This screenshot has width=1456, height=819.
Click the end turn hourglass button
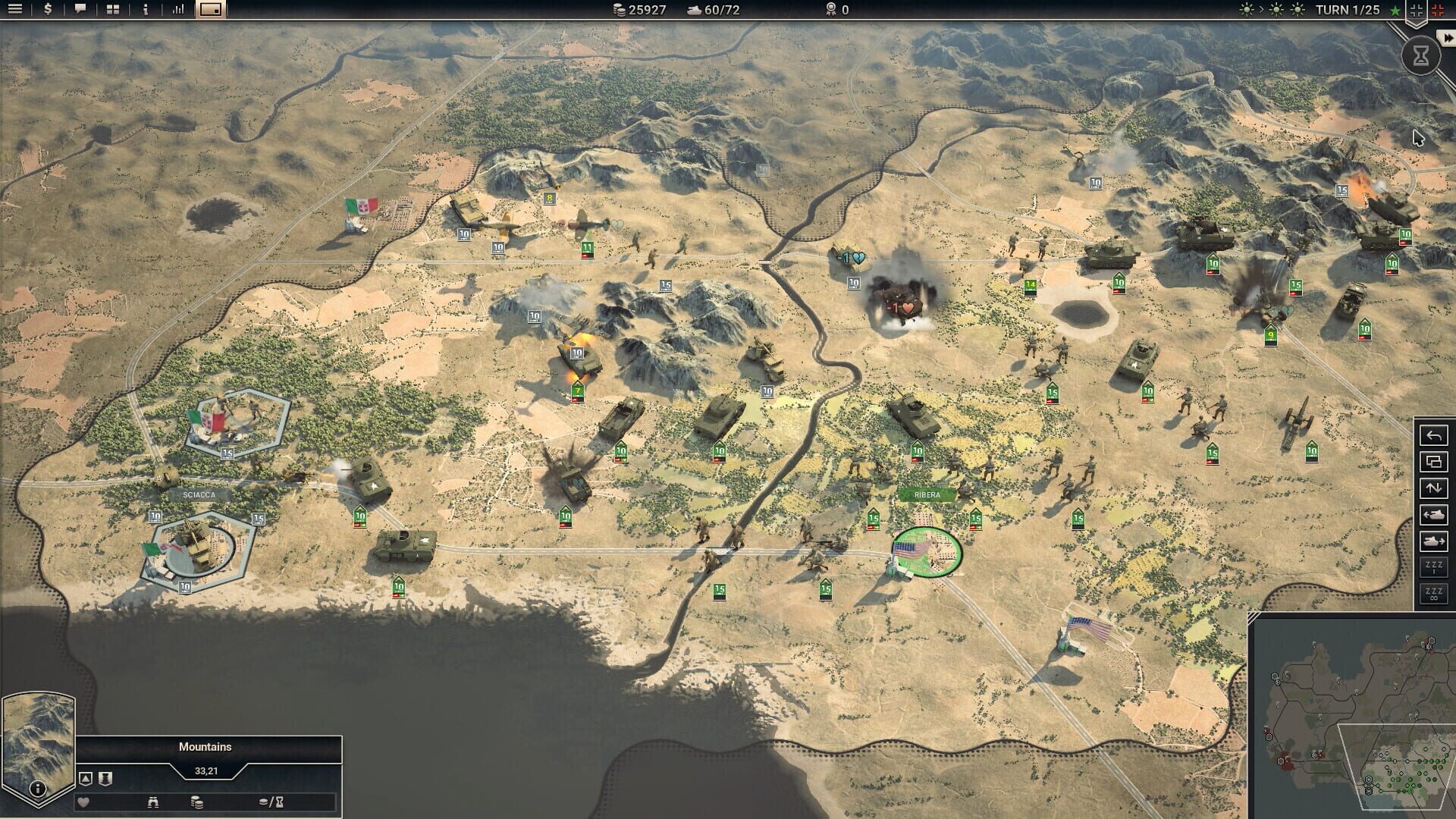click(x=1420, y=55)
